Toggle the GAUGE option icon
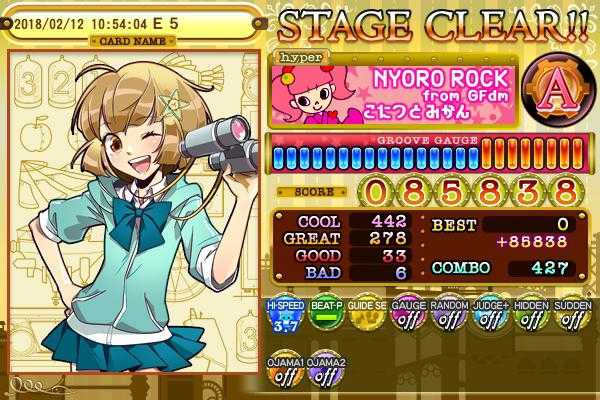The height and width of the screenshot is (400, 600). (x=406, y=318)
